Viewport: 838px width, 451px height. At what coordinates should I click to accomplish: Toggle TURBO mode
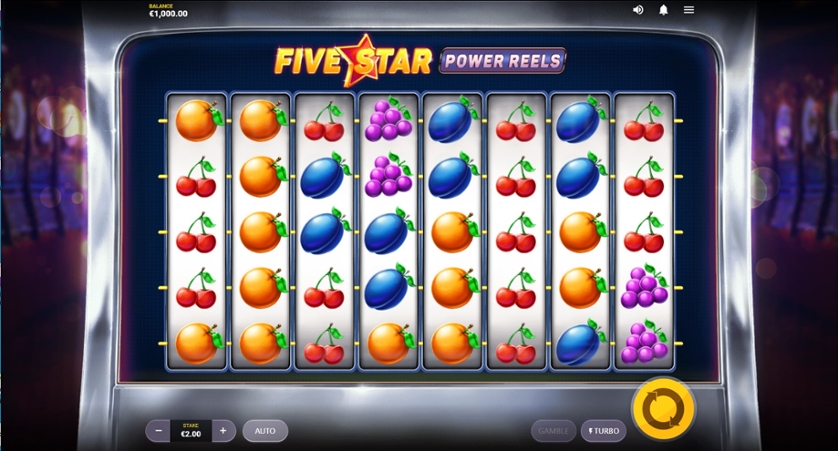tap(603, 431)
